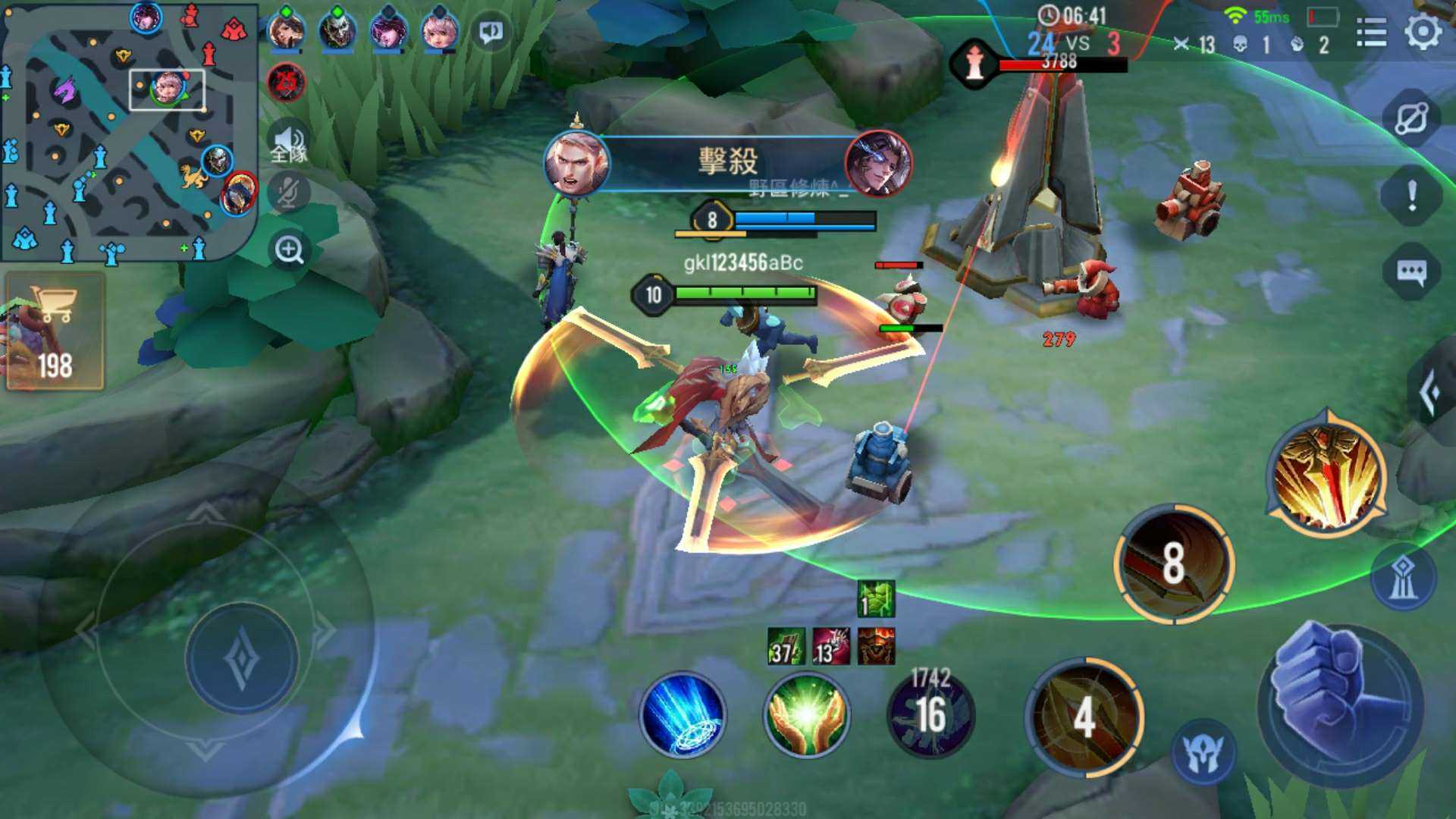Screen dimensions: 1456x819
Task: Activate the skill with 8-second cooldown
Action: (x=1173, y=563)
